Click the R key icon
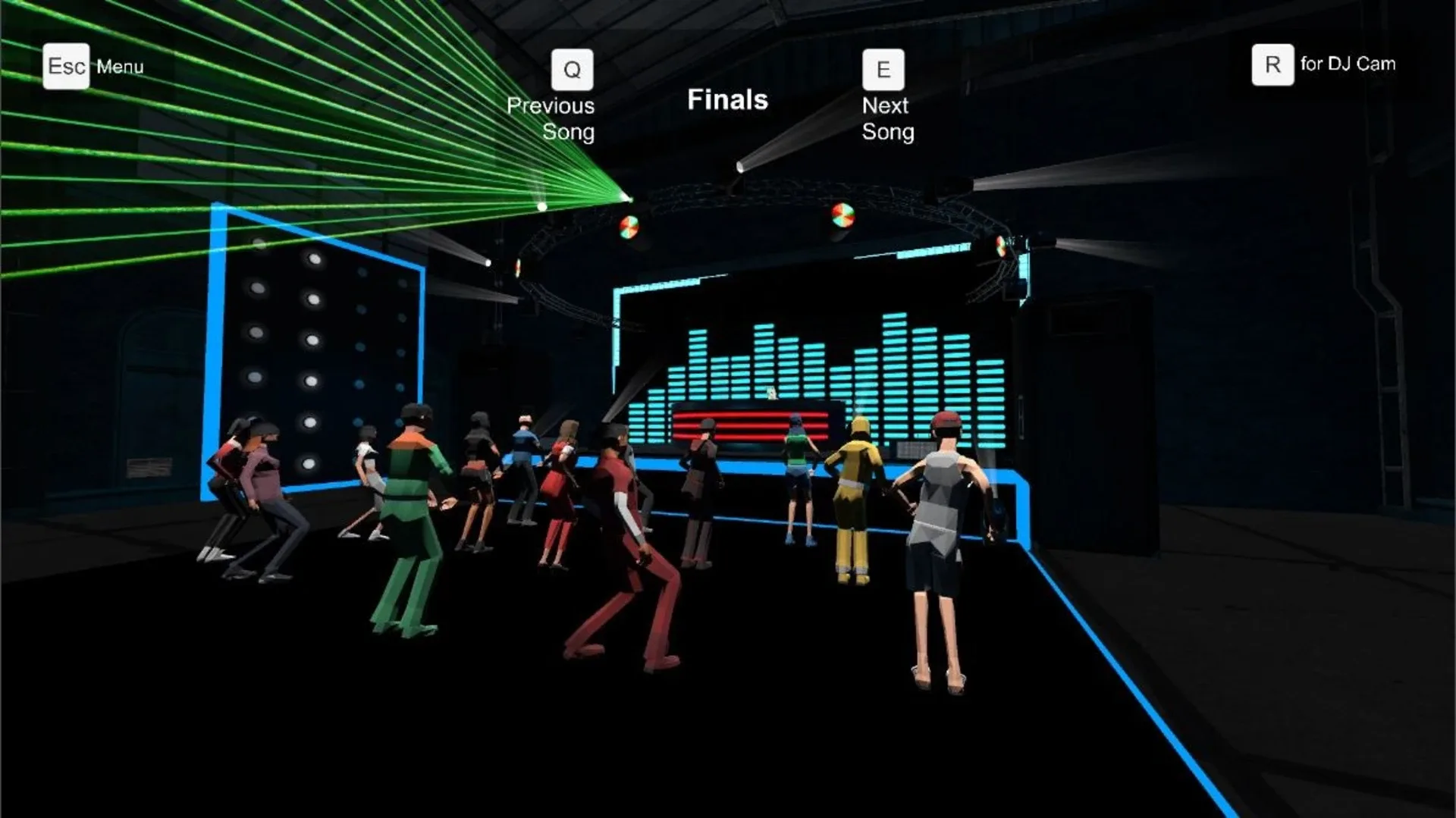This screenshot has width=1456, height=818. (x=1271, y=64)
